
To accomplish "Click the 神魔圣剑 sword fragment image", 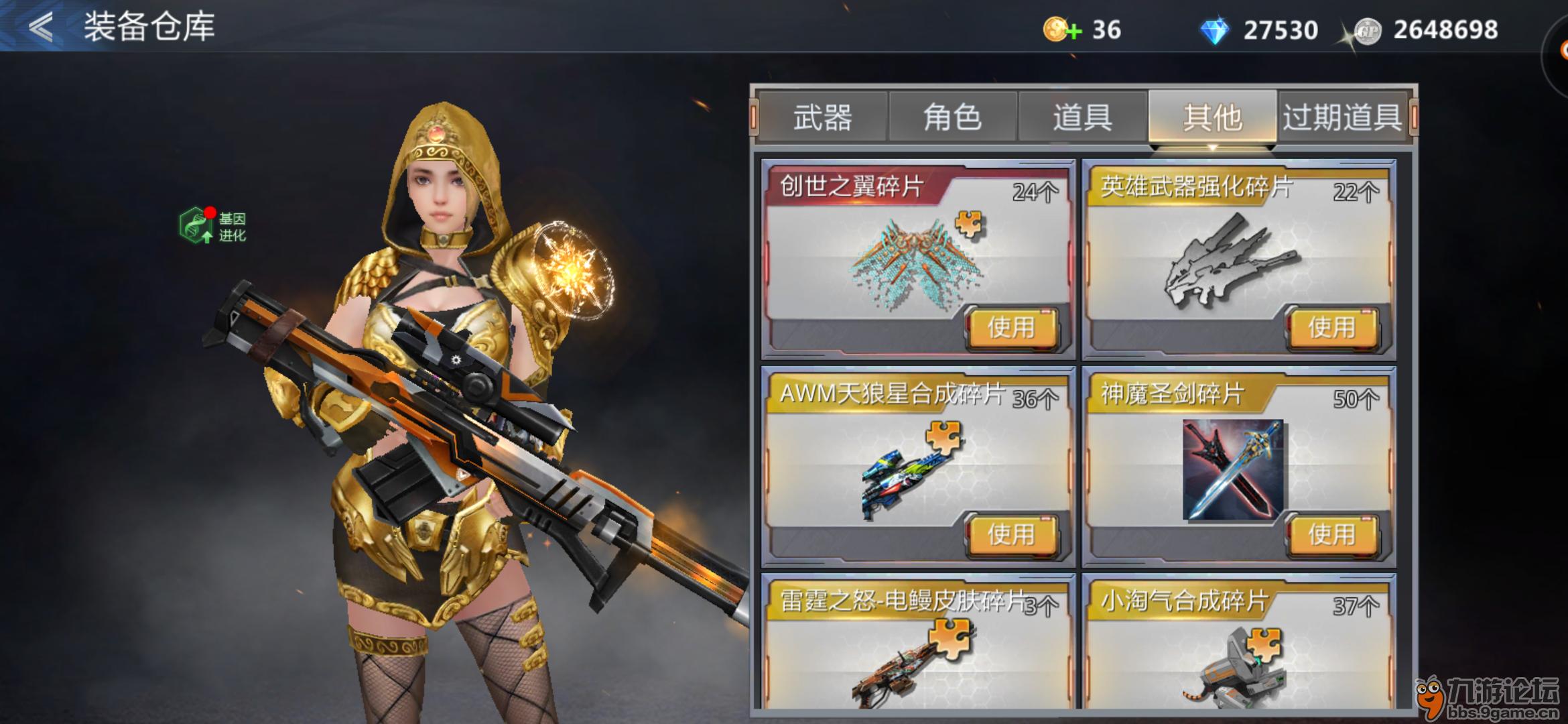I will [x=1232, y=469].
